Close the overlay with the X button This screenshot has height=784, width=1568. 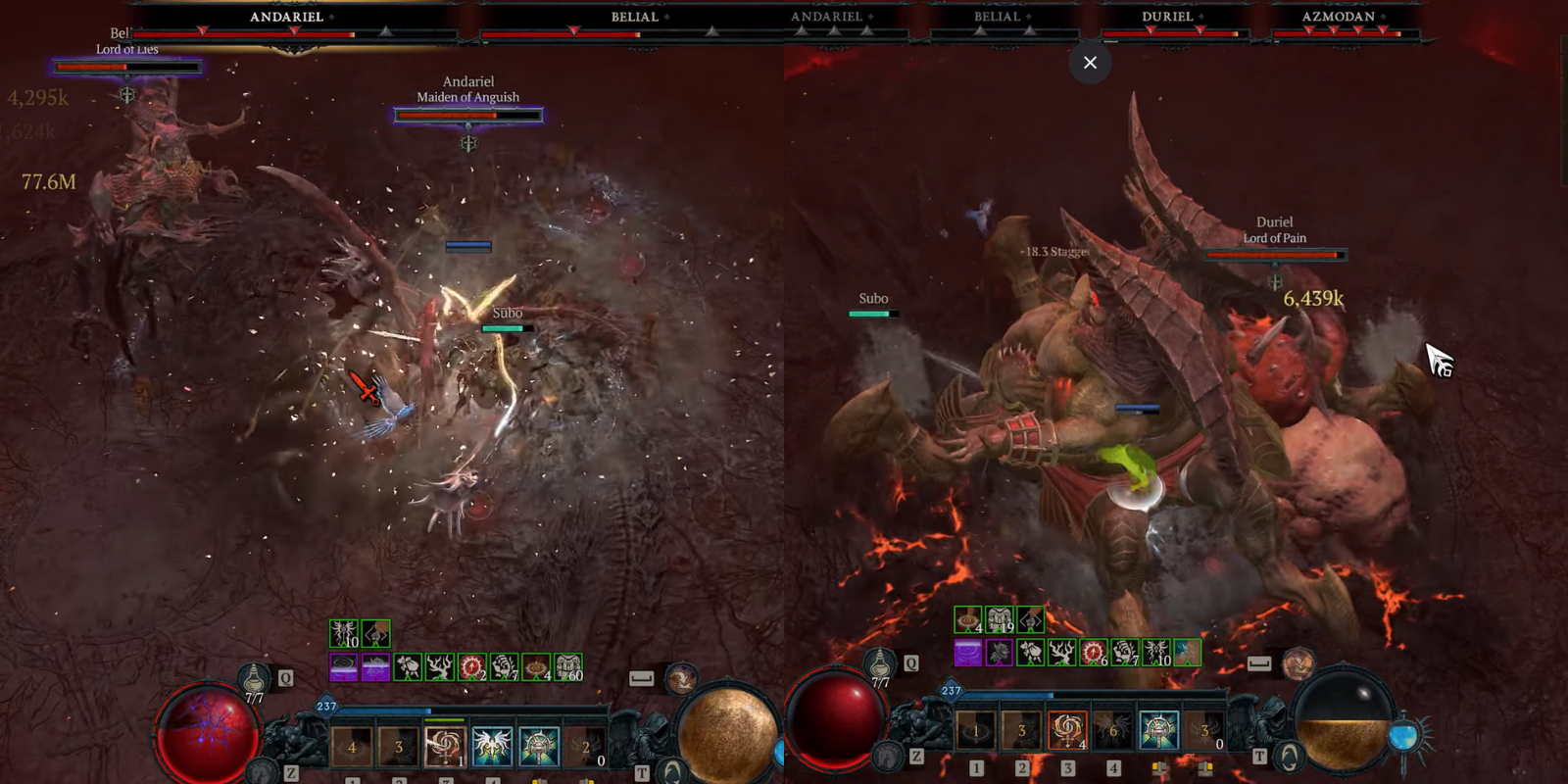pos(1090,63)
